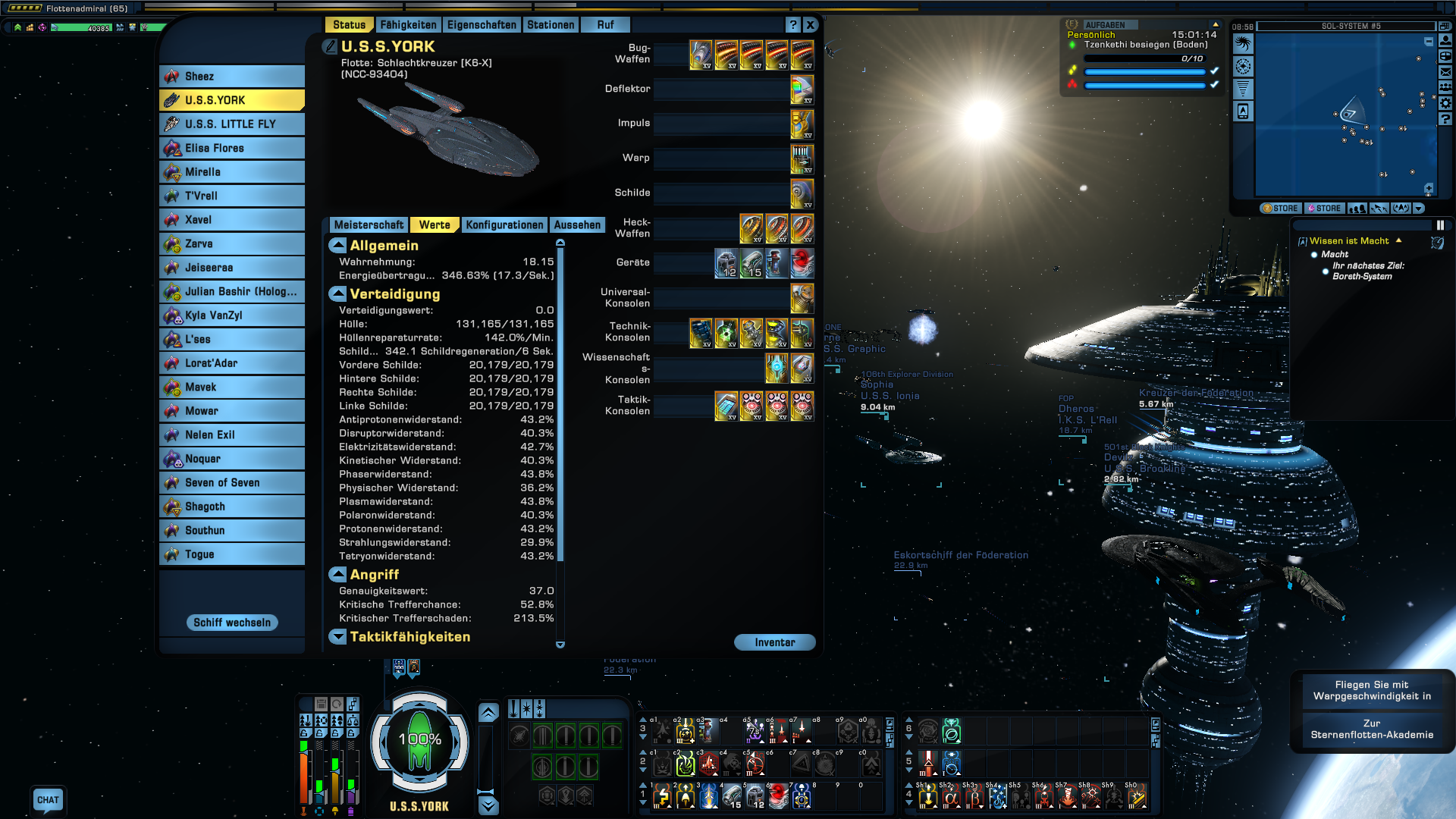
Task: Open the chat window button
Action: coord(48,800)
